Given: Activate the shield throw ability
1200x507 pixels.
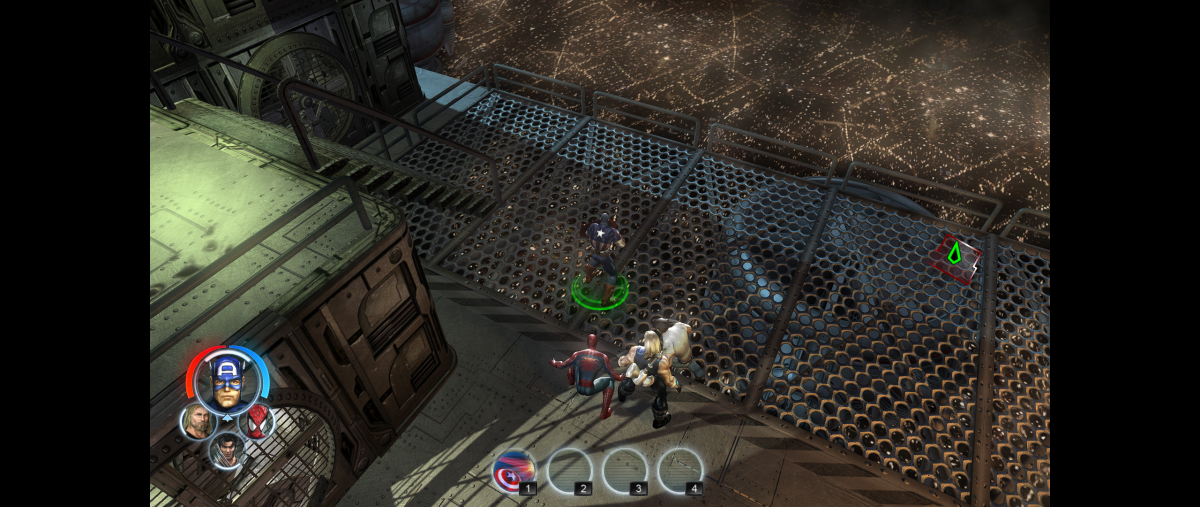Looking at the screenshot, I should click(x=514, y=471).
